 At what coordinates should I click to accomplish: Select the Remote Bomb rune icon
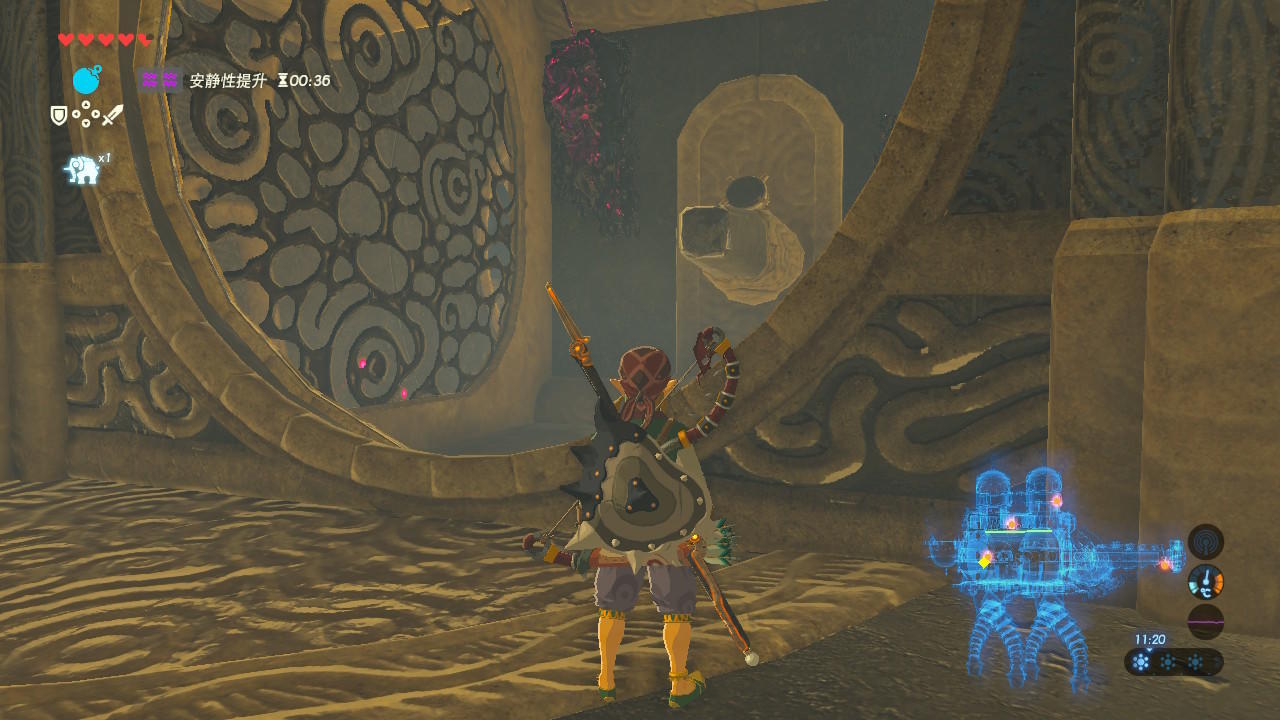point(87,80)
